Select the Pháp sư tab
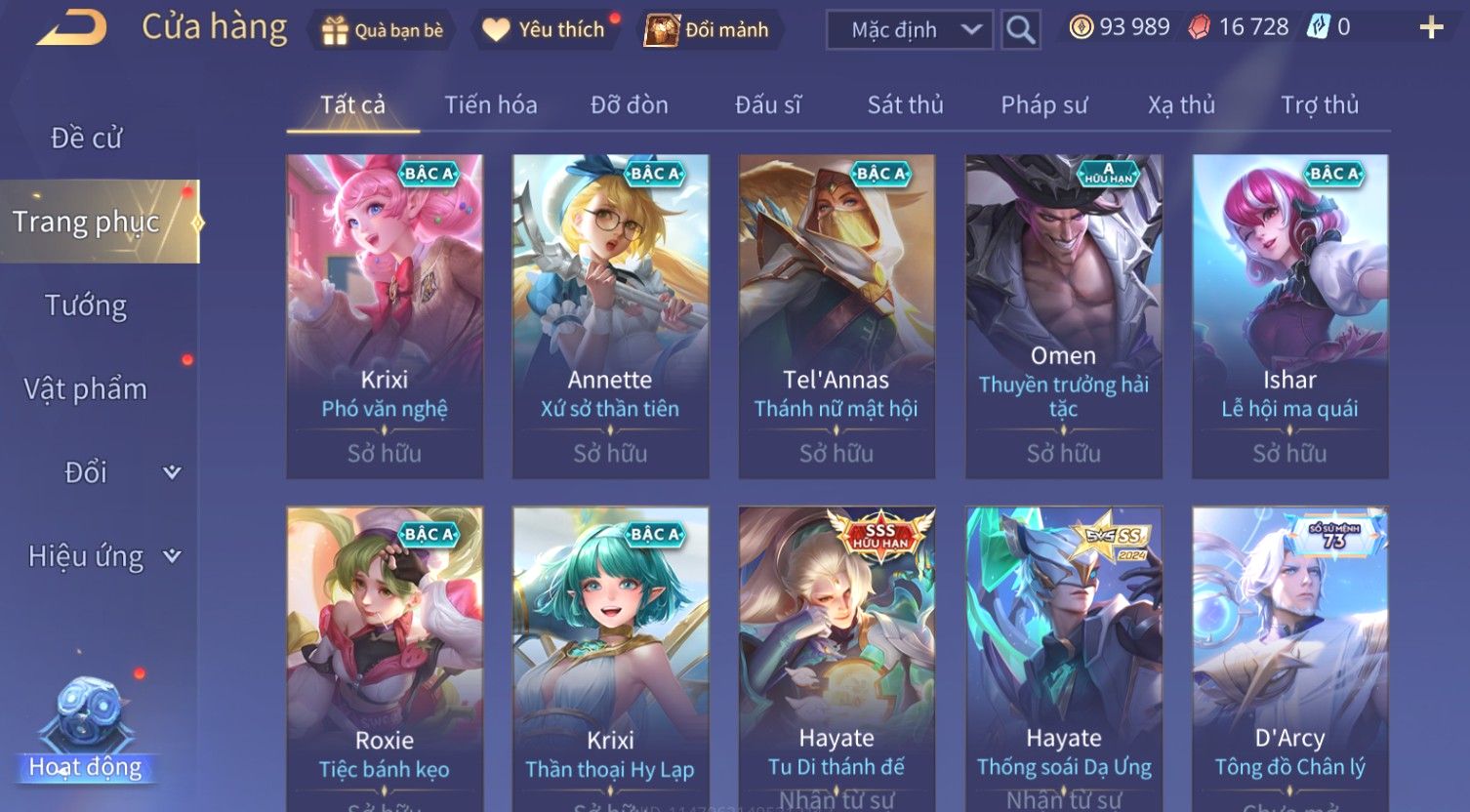This screenshot has width=1470, height=812. 1043,105
